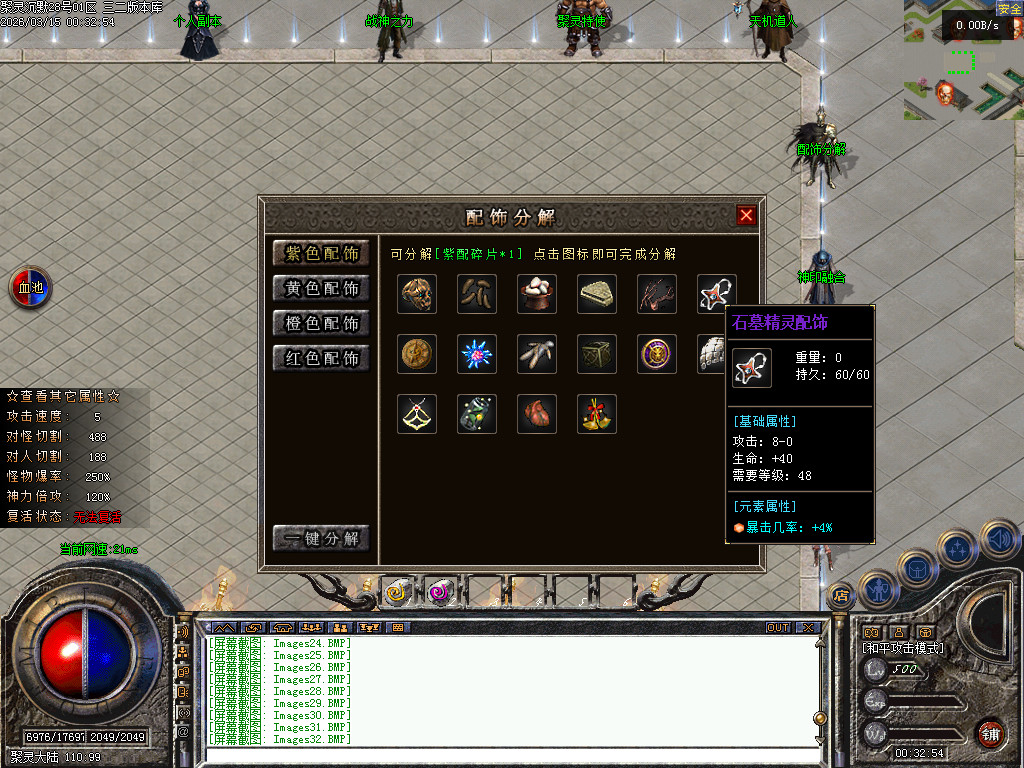
Task: Open the 橙色配饰 category
Action: (321, 323)
